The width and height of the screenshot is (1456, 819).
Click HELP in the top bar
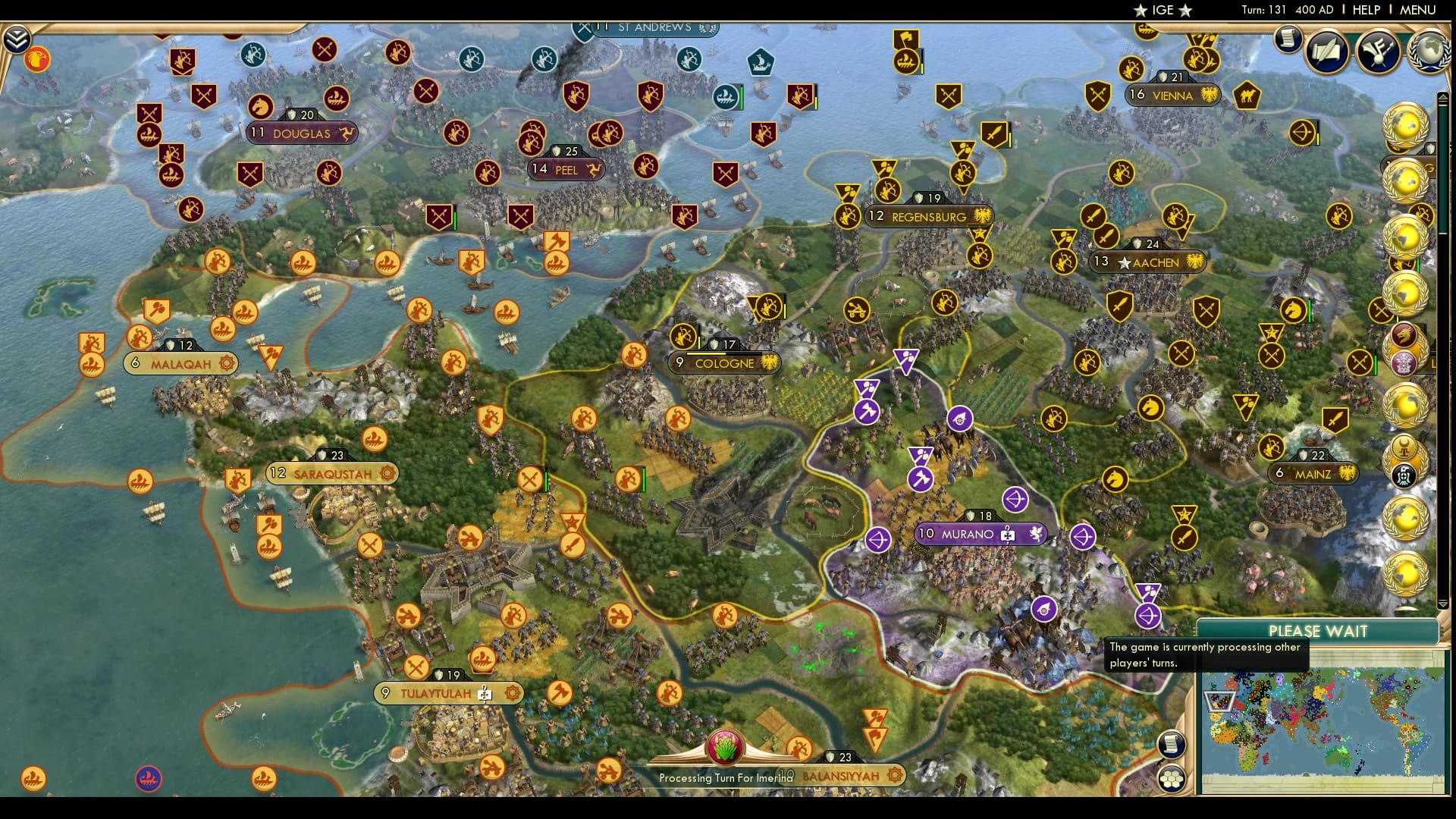tap(1365, 10)
